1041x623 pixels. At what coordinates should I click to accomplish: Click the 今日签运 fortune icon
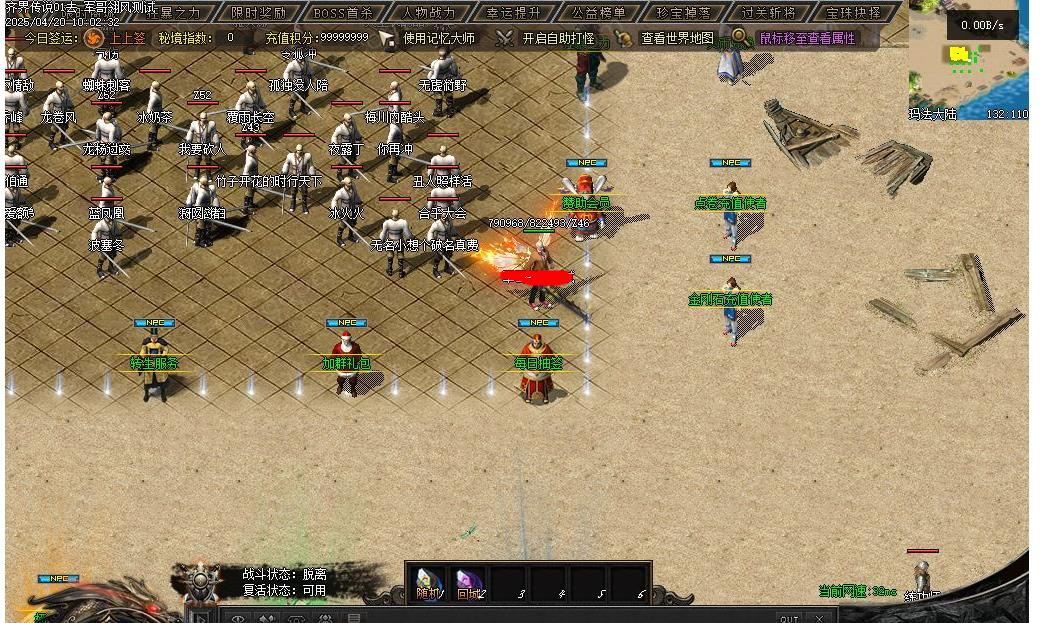click(x=93, y=38)
